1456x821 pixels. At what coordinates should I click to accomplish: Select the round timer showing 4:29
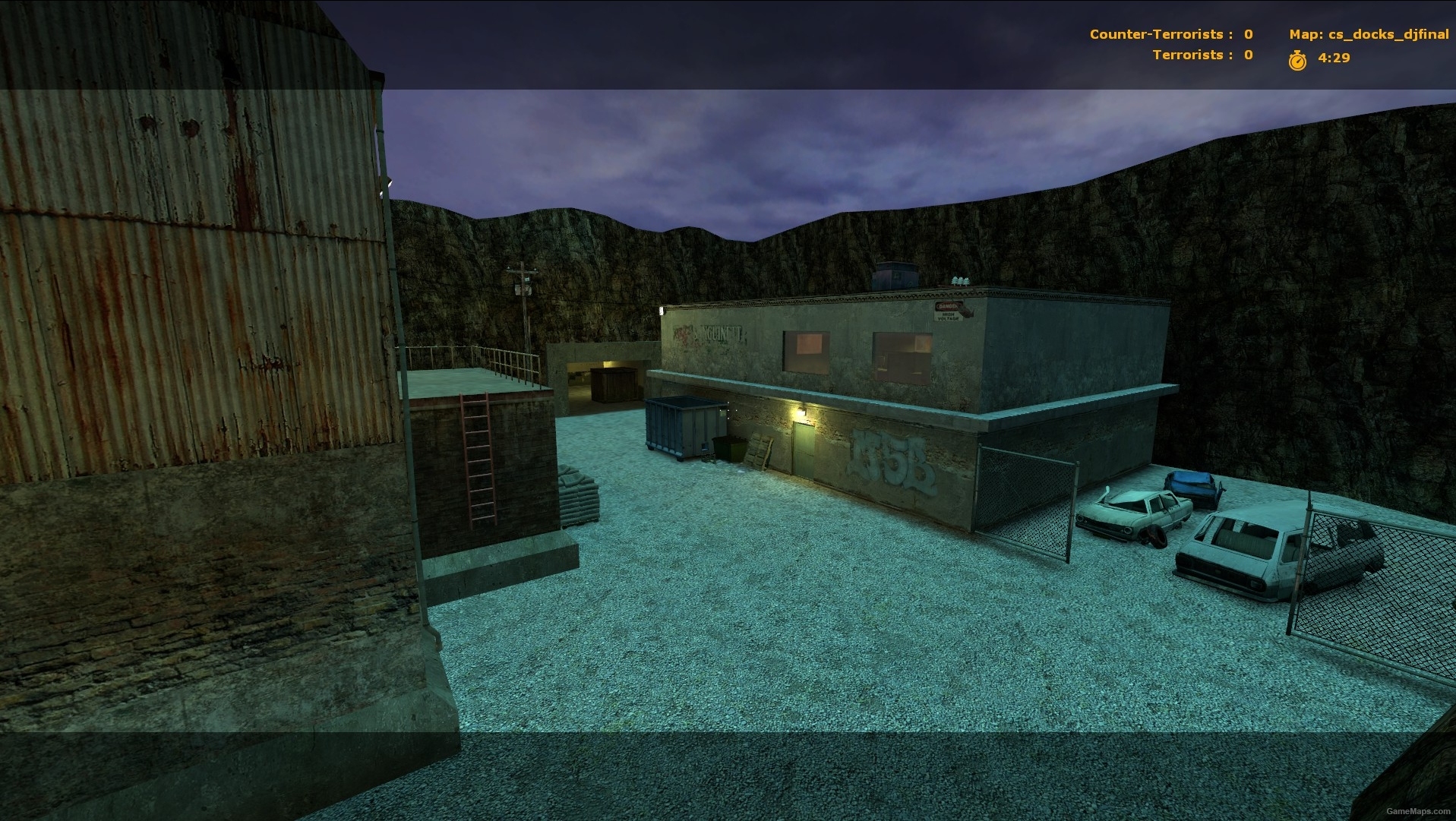1334,56
